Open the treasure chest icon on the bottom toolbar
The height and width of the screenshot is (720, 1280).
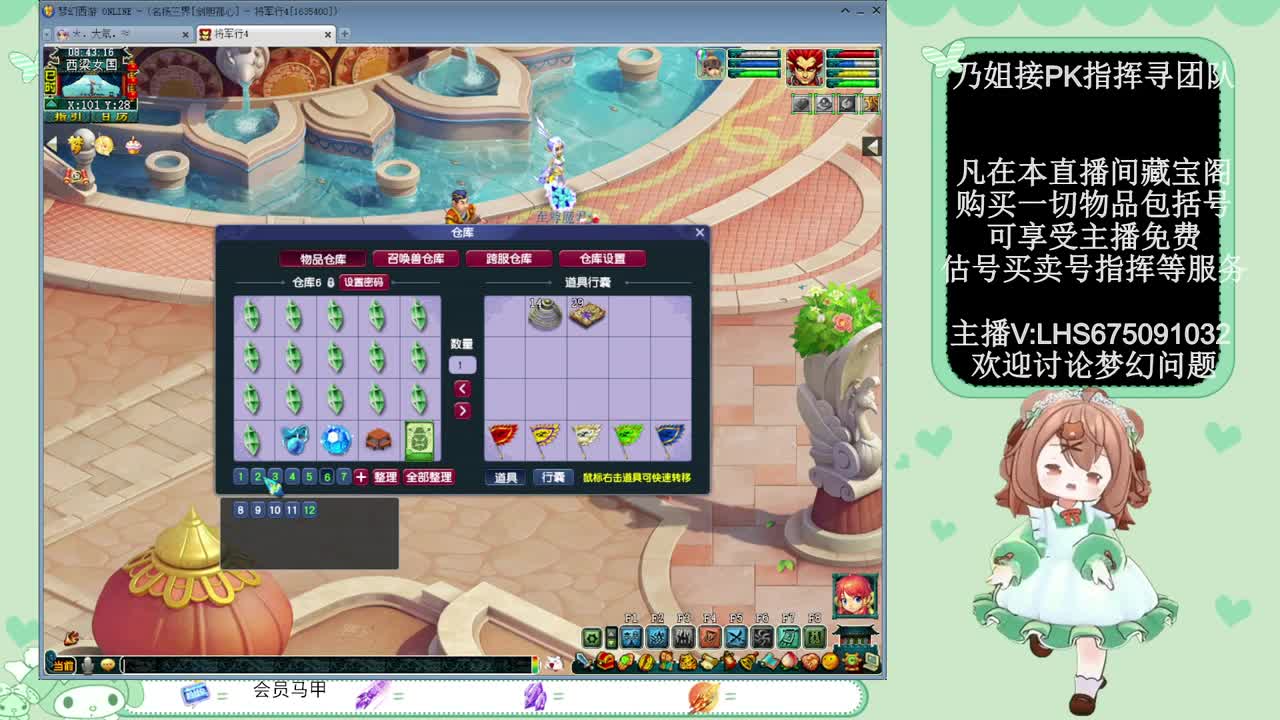(x=605, y=662)
